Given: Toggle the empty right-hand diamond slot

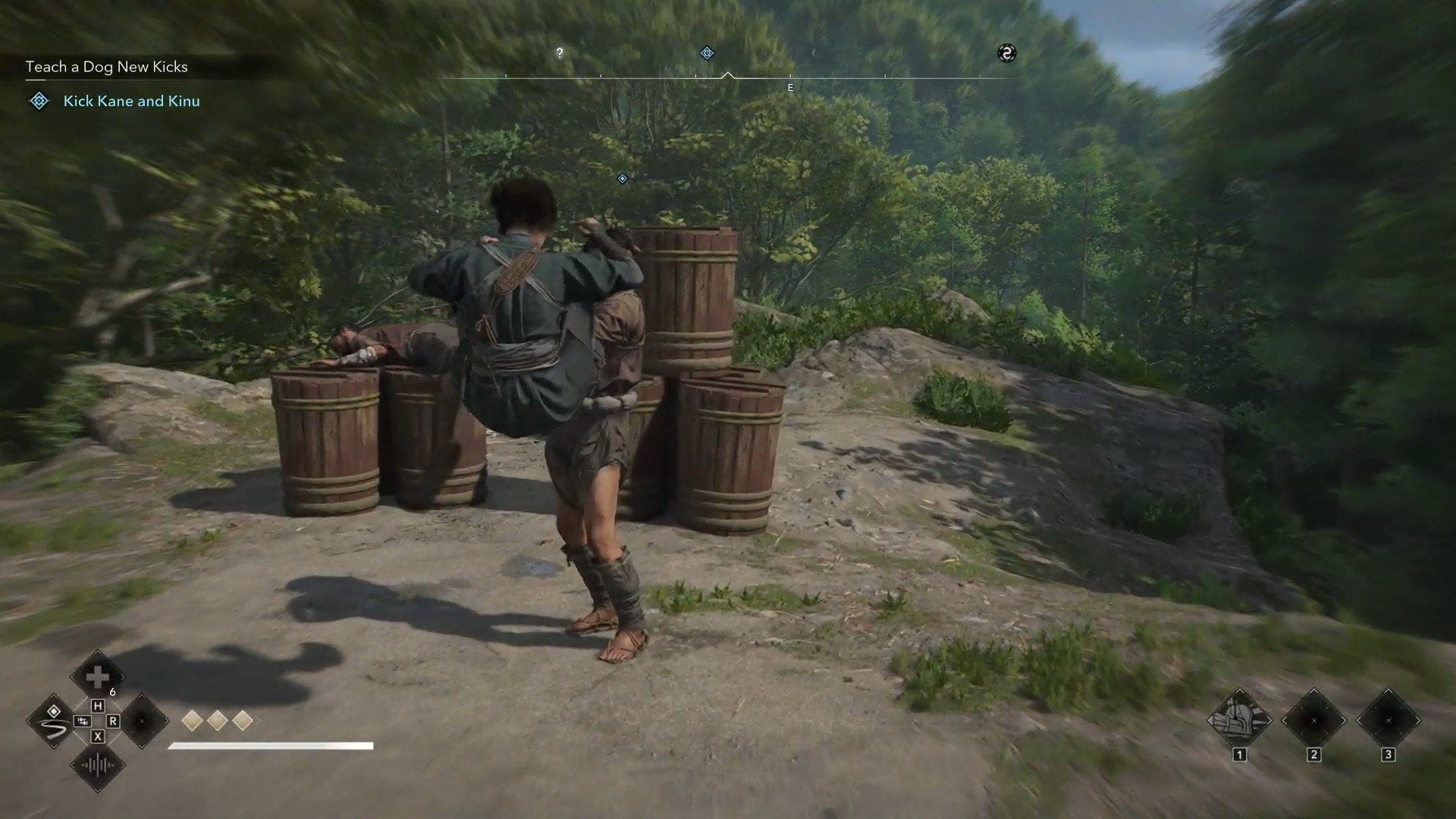Looking at the screenshot, I should [x=141, y=722].
